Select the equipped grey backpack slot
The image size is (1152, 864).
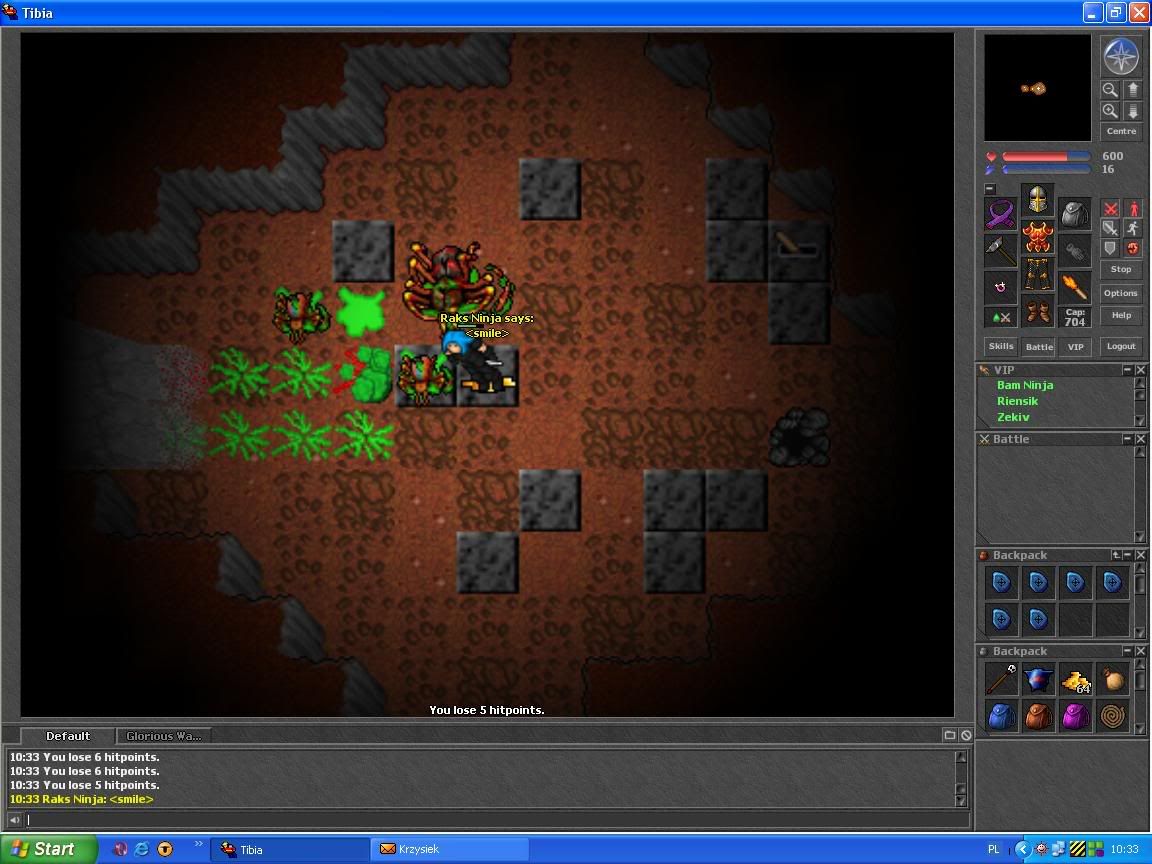point(1075,214)
